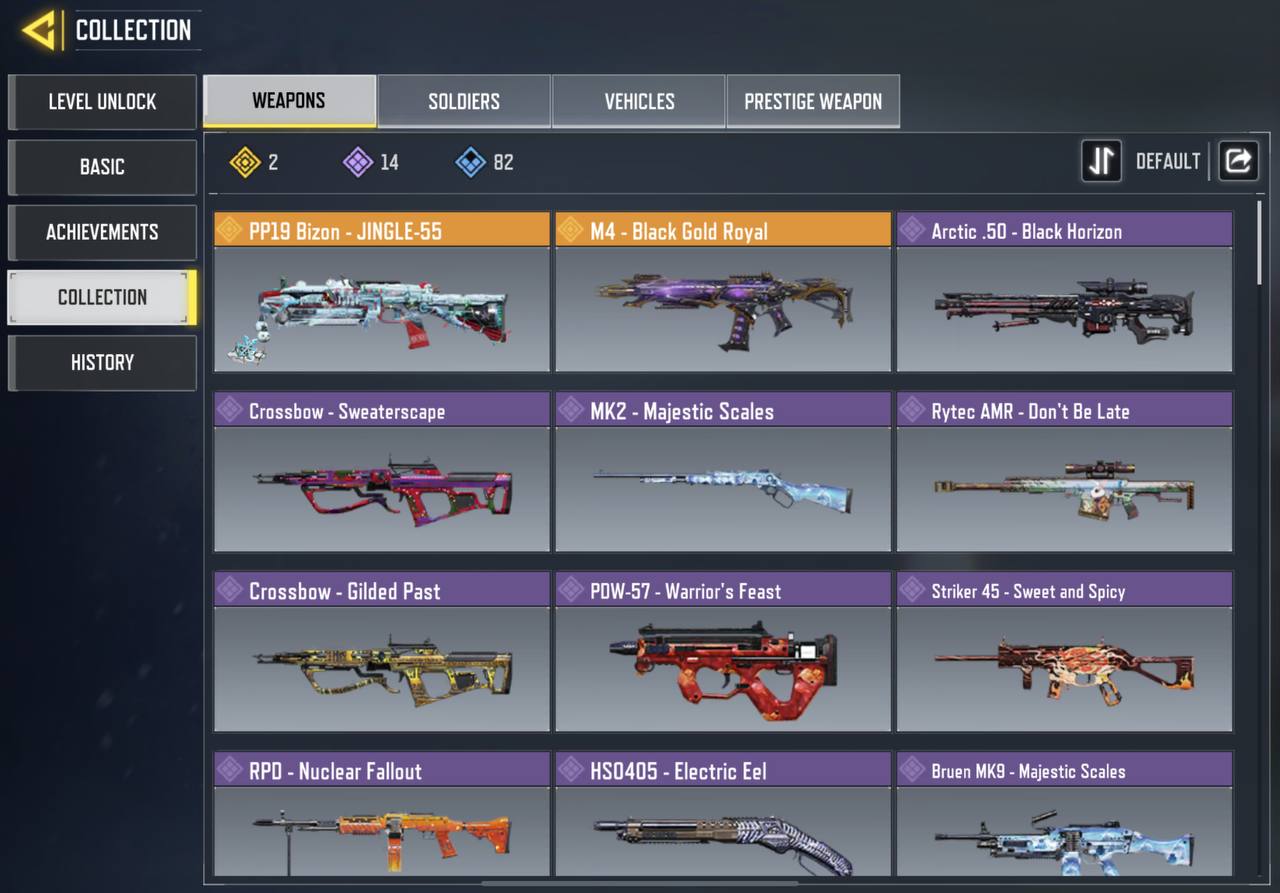Select the Collection sidebar section
Image resolution: width=1280 pixels, height=893 pixels.
pos(102,297)
